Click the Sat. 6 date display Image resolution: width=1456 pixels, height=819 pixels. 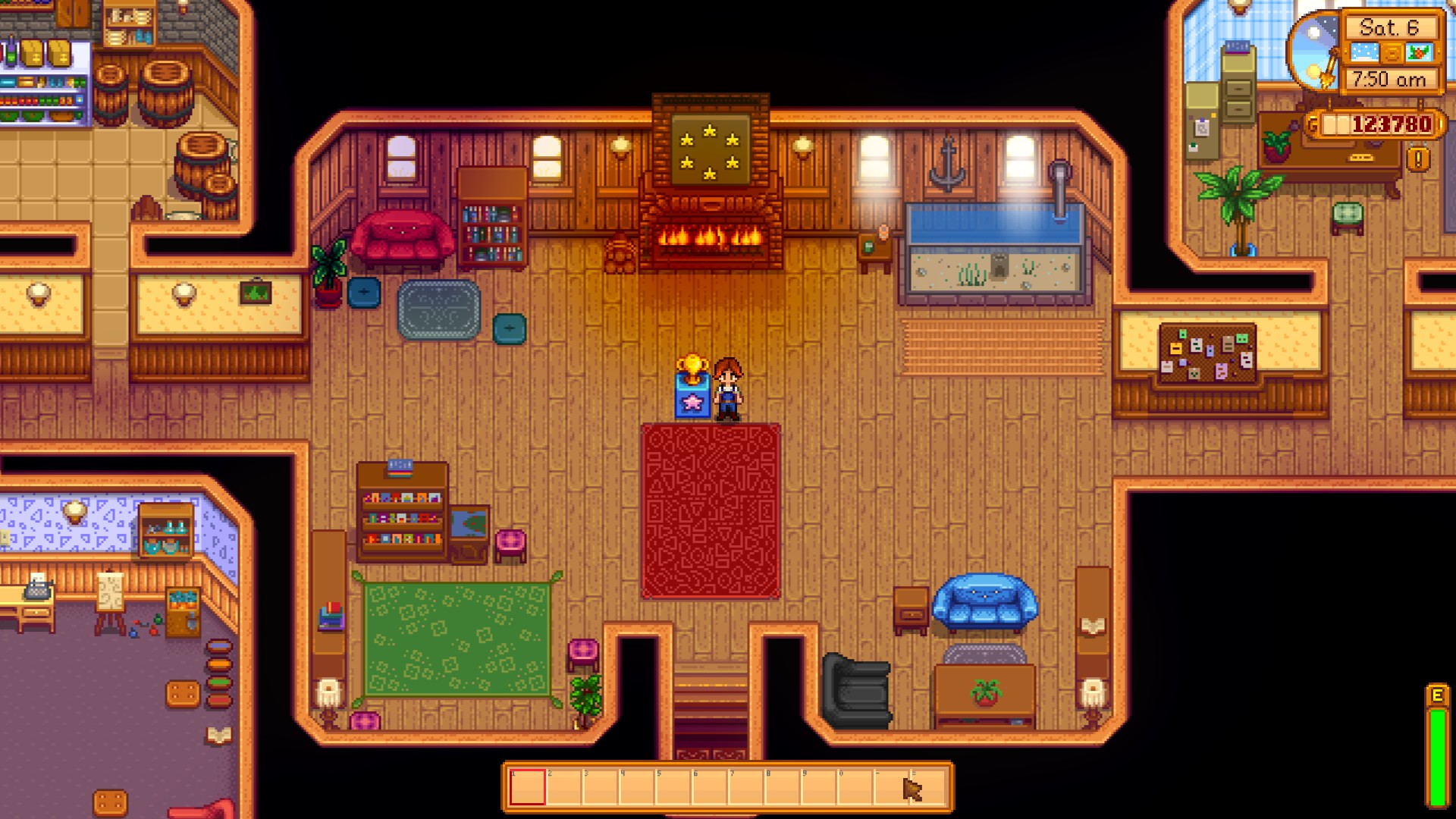pyautogui.click(x=1389, y=28)
